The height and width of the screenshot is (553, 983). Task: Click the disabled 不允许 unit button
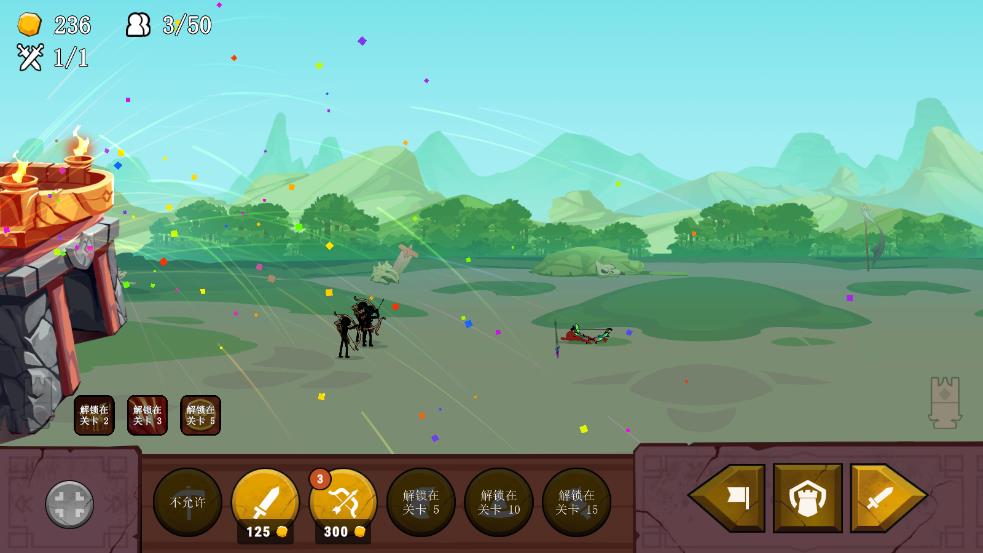[187, 502]
